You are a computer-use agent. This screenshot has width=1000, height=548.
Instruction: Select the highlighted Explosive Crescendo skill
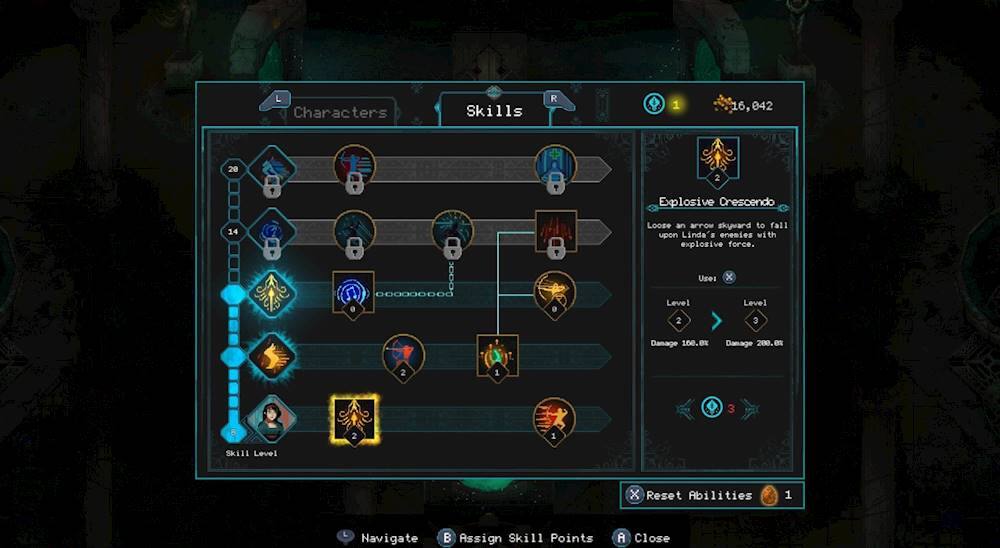[x=353, y=416]
